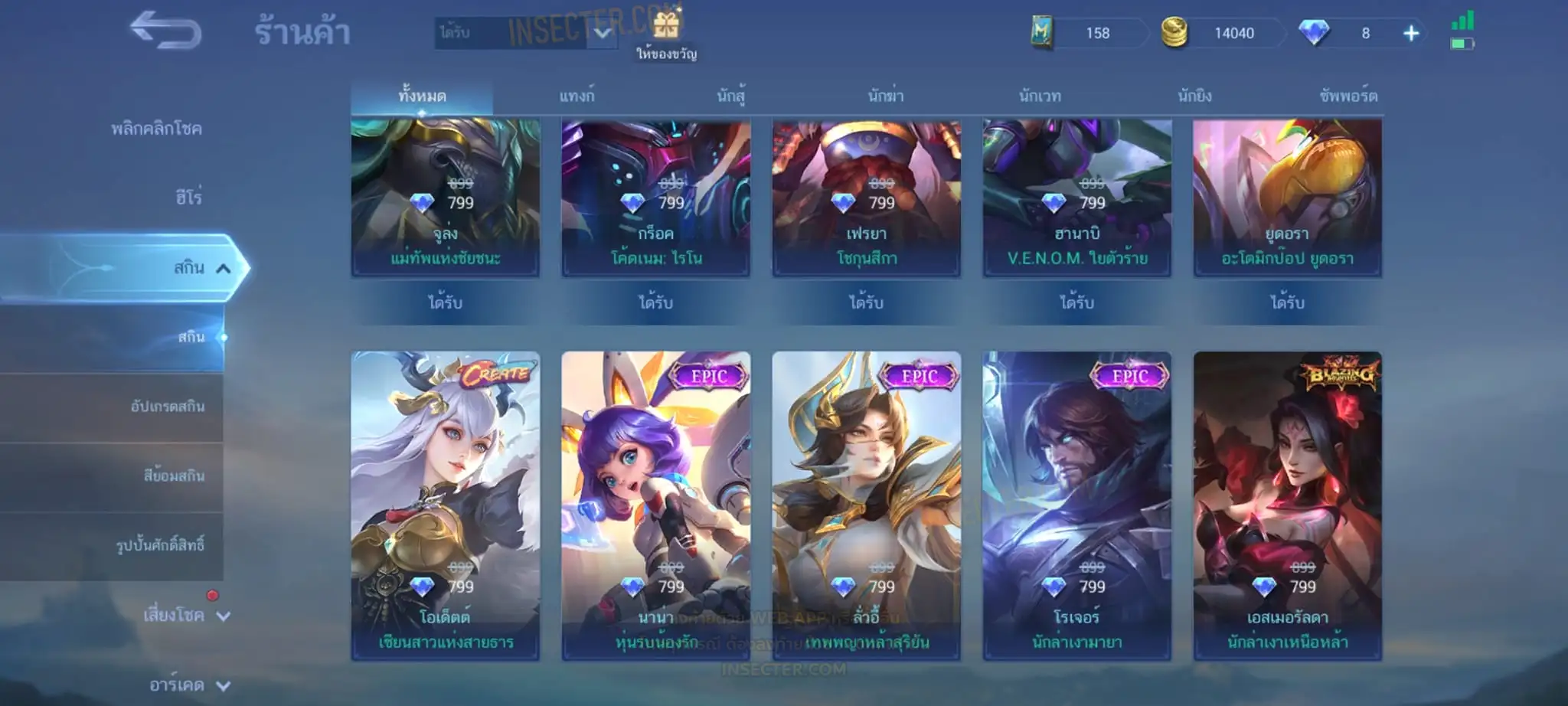Filter skins by นักเวท
The height and width of the screenshot is (706, 1568).
click(x=1040, y=96)
